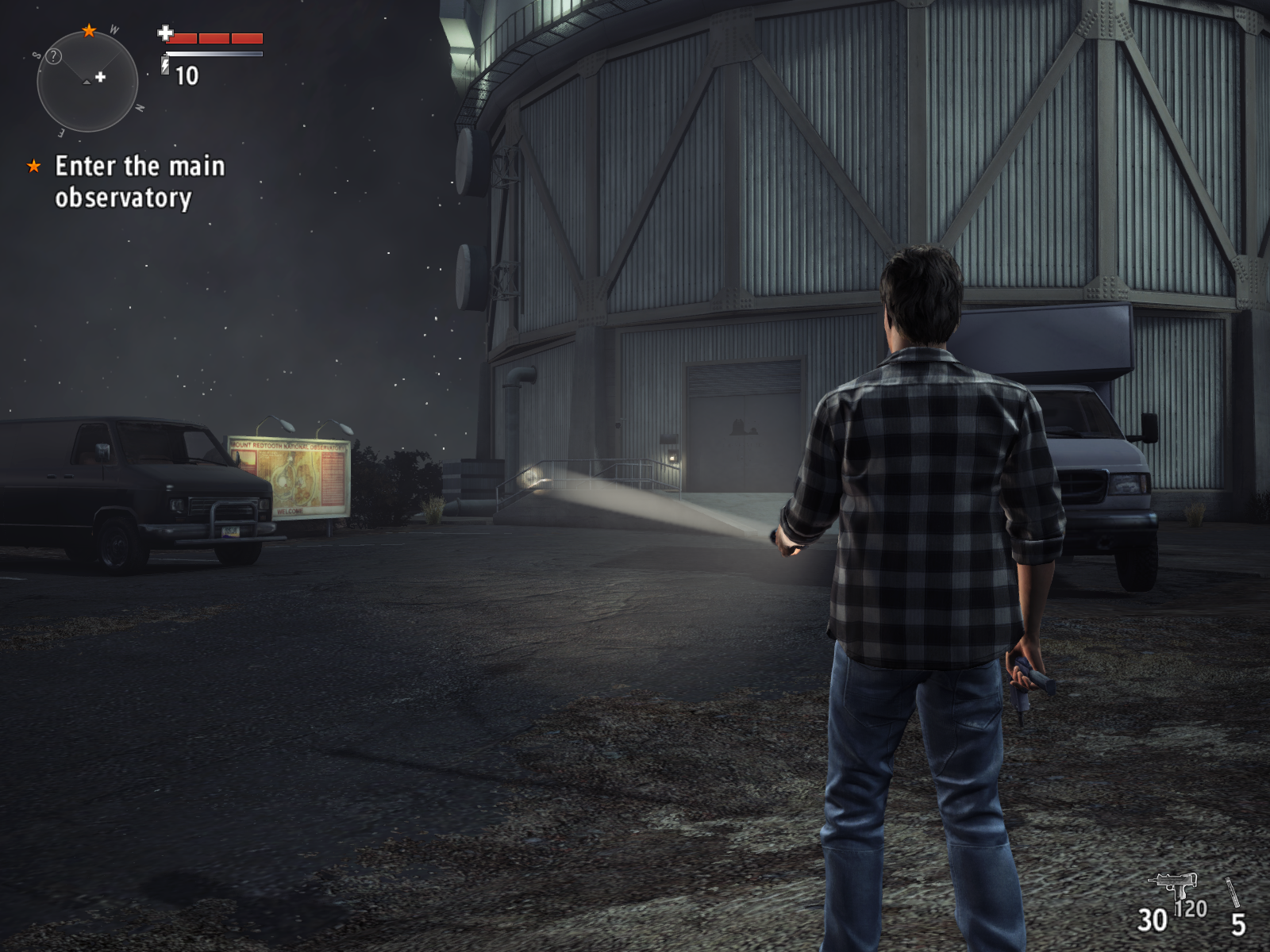This screenshot has width=1270, height=952.
Task: Select the flare item icon
Action: point(1233,892)
